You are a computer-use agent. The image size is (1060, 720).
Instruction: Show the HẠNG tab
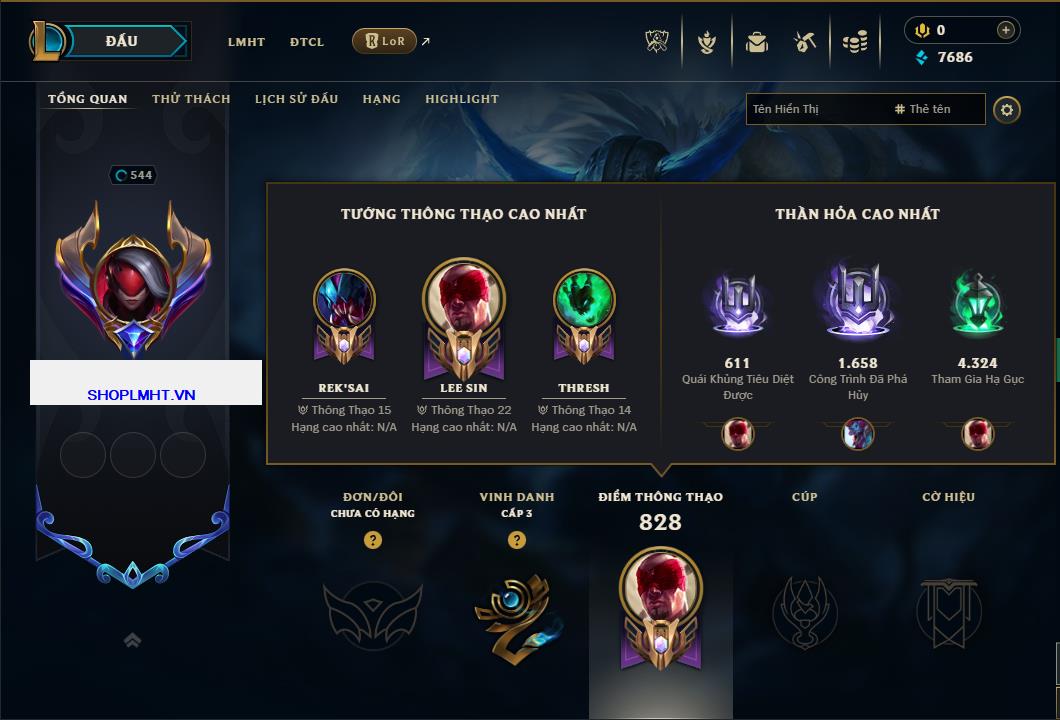tap(381, 99)
